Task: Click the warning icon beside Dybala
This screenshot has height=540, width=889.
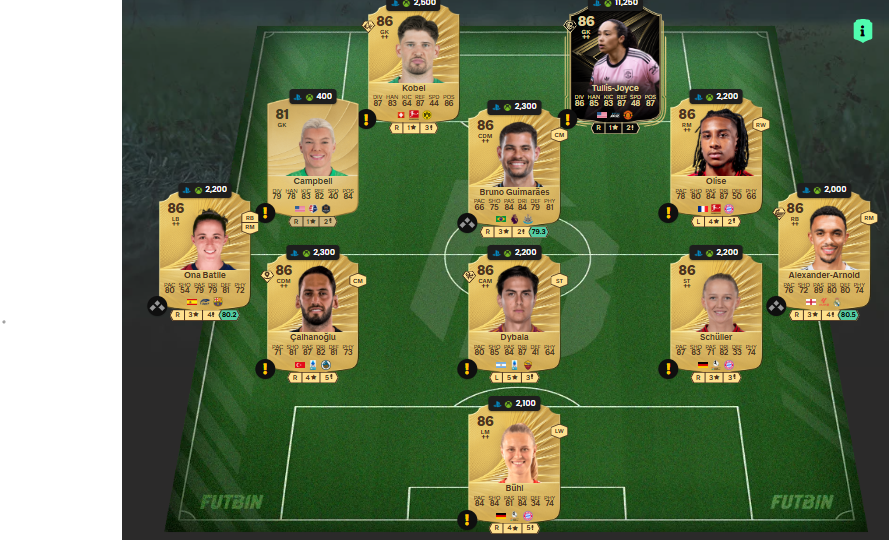Action: coord(467,369)
